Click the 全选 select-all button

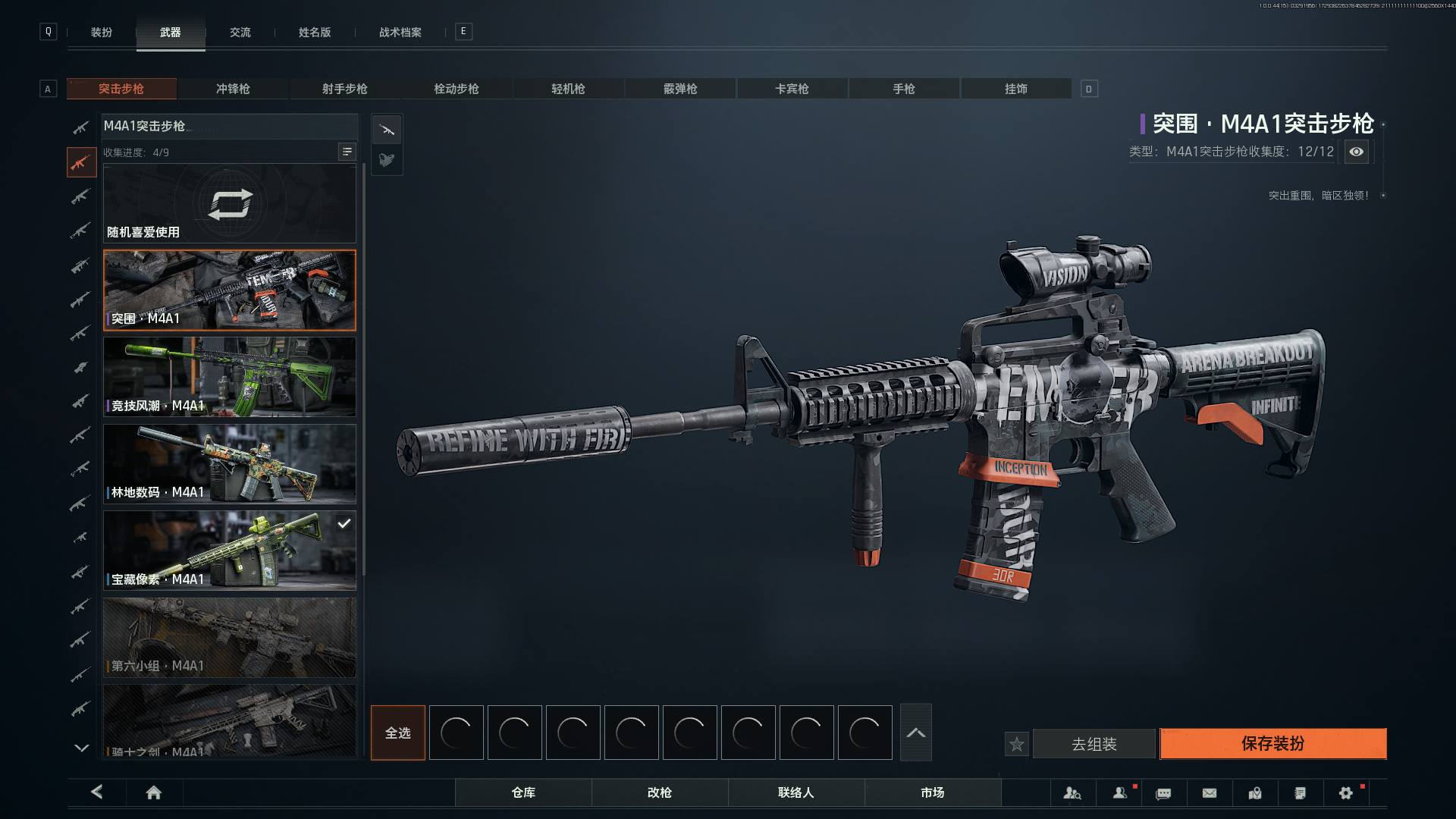click(x=397, y=733)
